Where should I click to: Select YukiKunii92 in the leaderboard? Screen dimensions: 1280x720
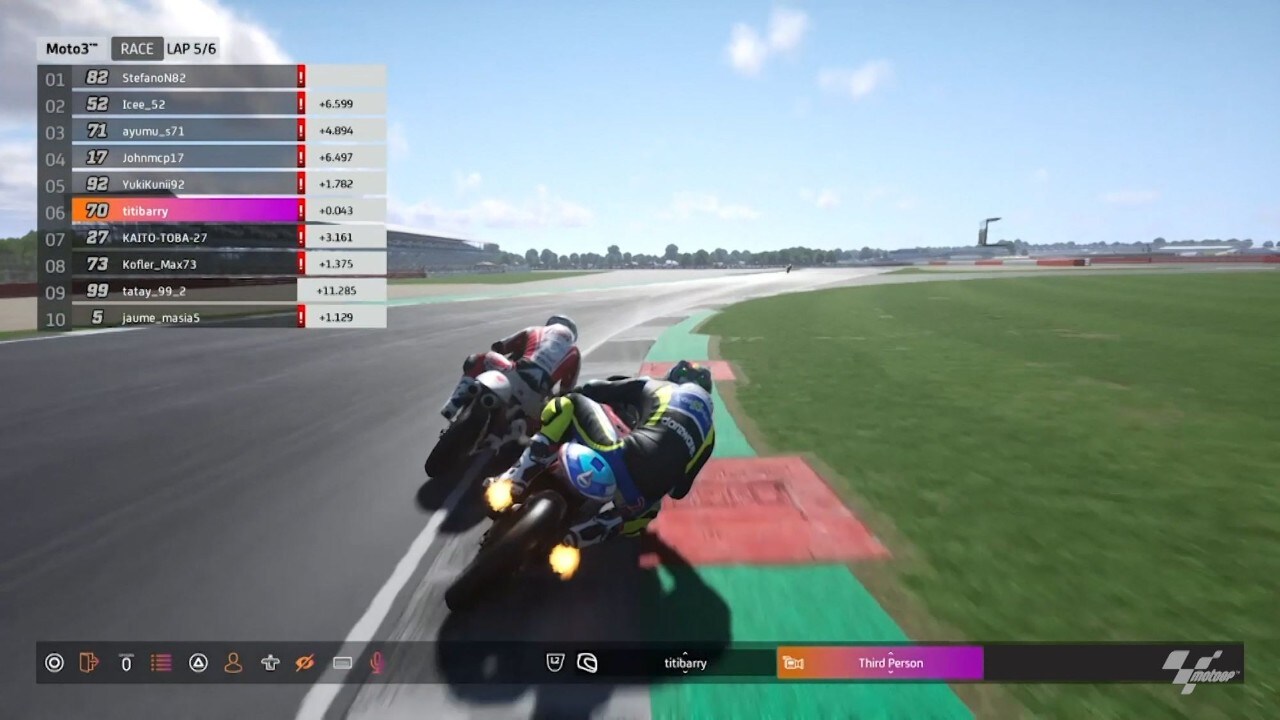click(185, 184)
